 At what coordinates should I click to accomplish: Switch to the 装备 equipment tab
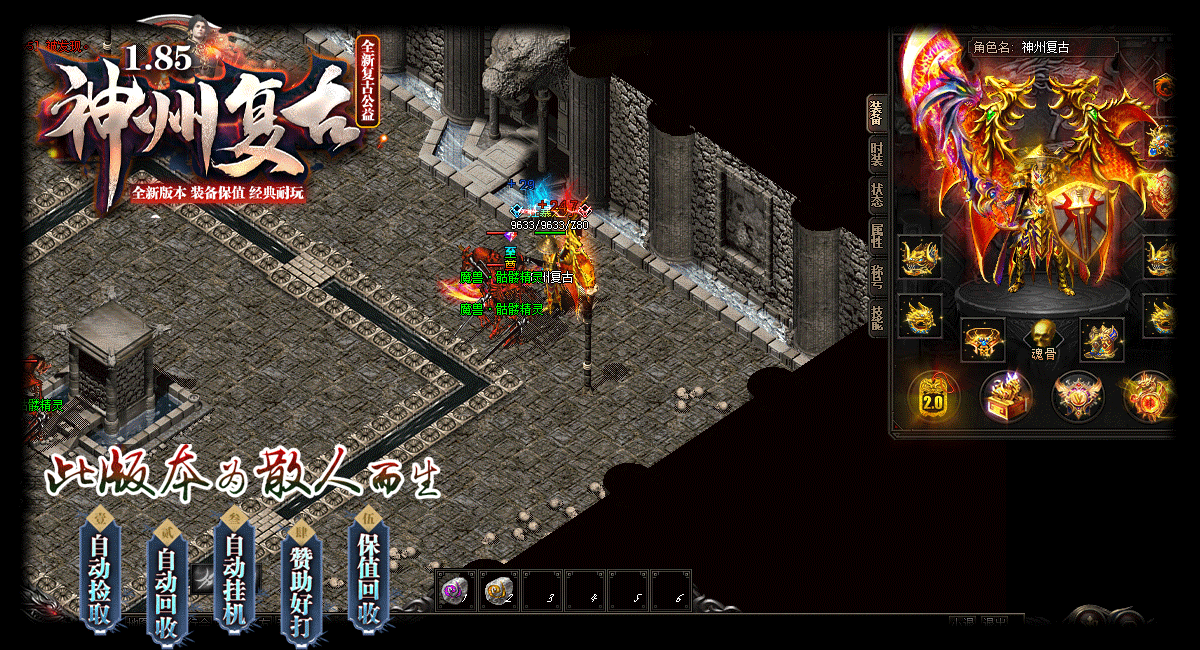(x=876, y=114)
